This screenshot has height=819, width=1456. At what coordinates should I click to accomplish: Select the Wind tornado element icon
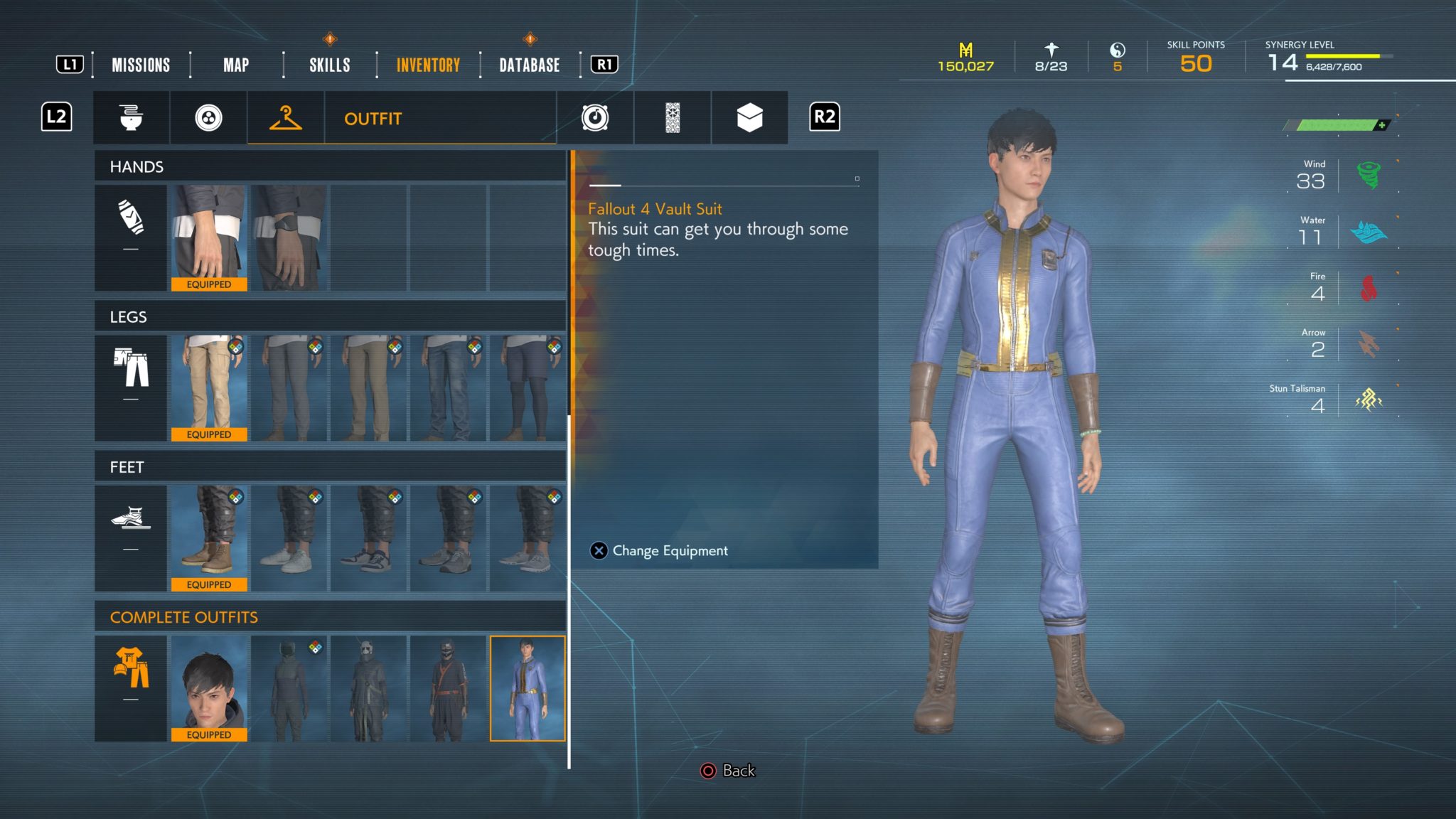tap(1368, 174)
